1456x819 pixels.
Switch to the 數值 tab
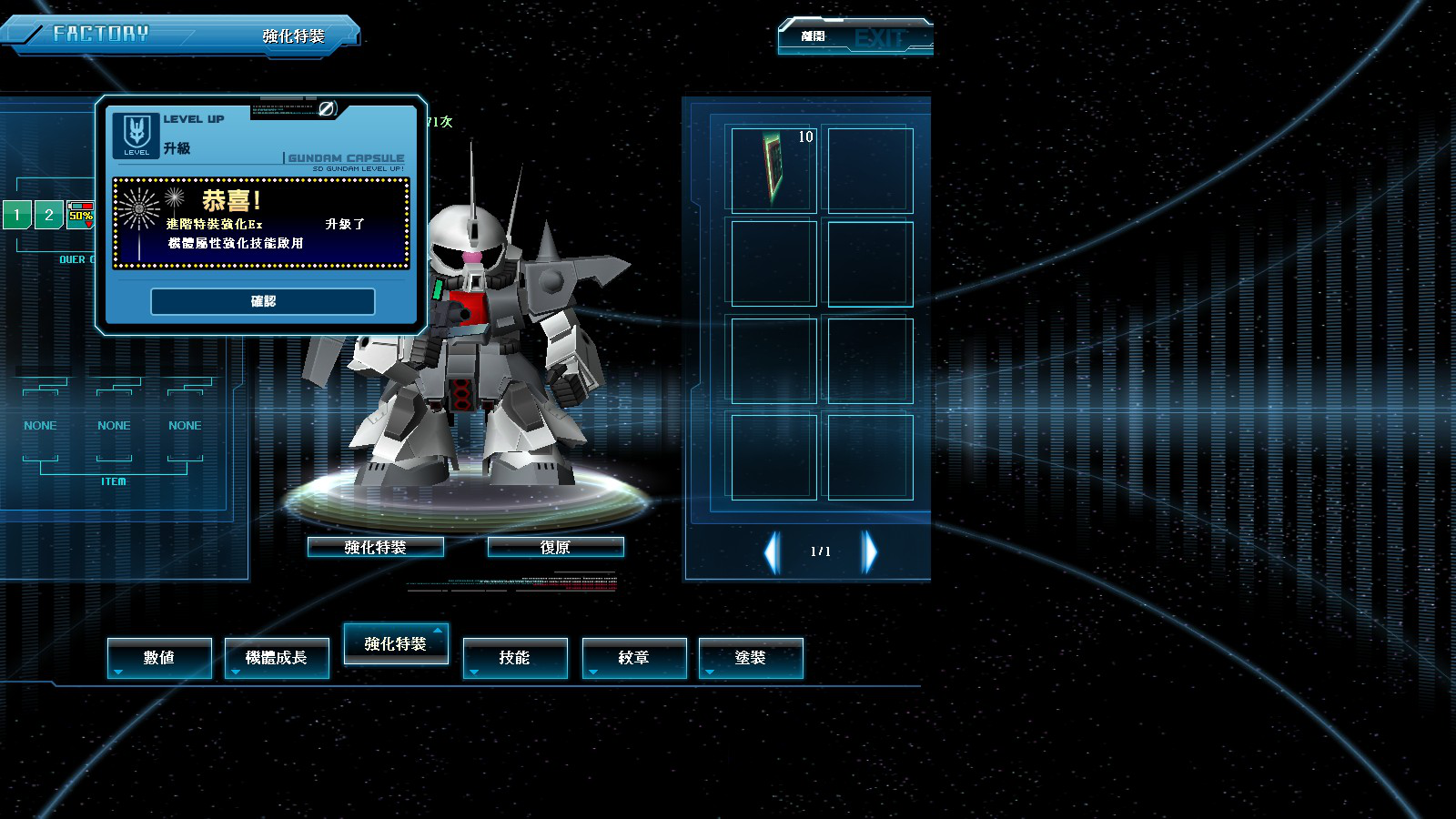159,657
